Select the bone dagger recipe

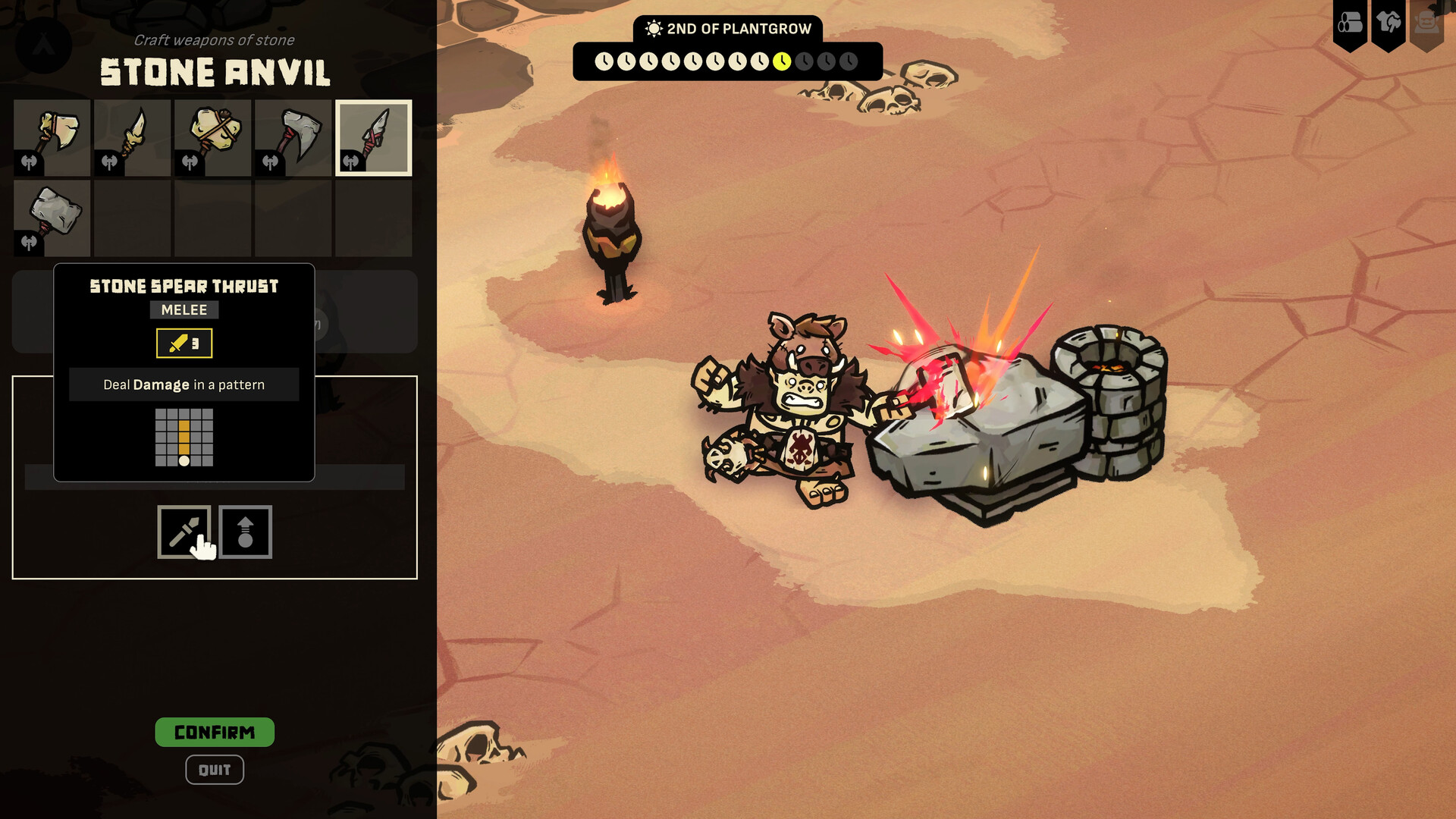tap(132, 136)
